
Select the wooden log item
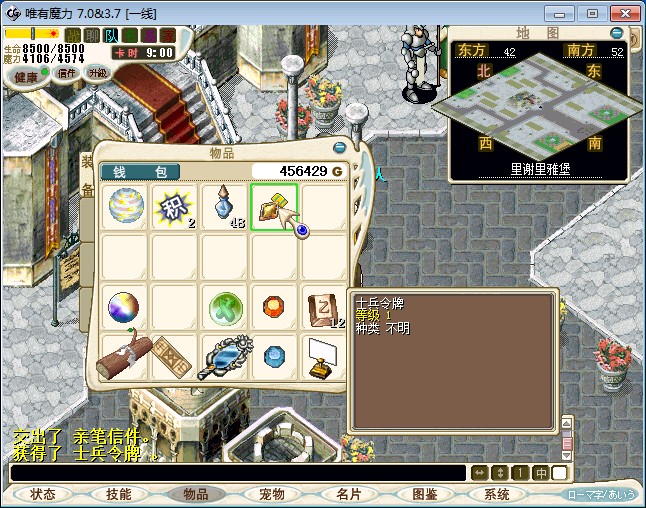(125, 357)
